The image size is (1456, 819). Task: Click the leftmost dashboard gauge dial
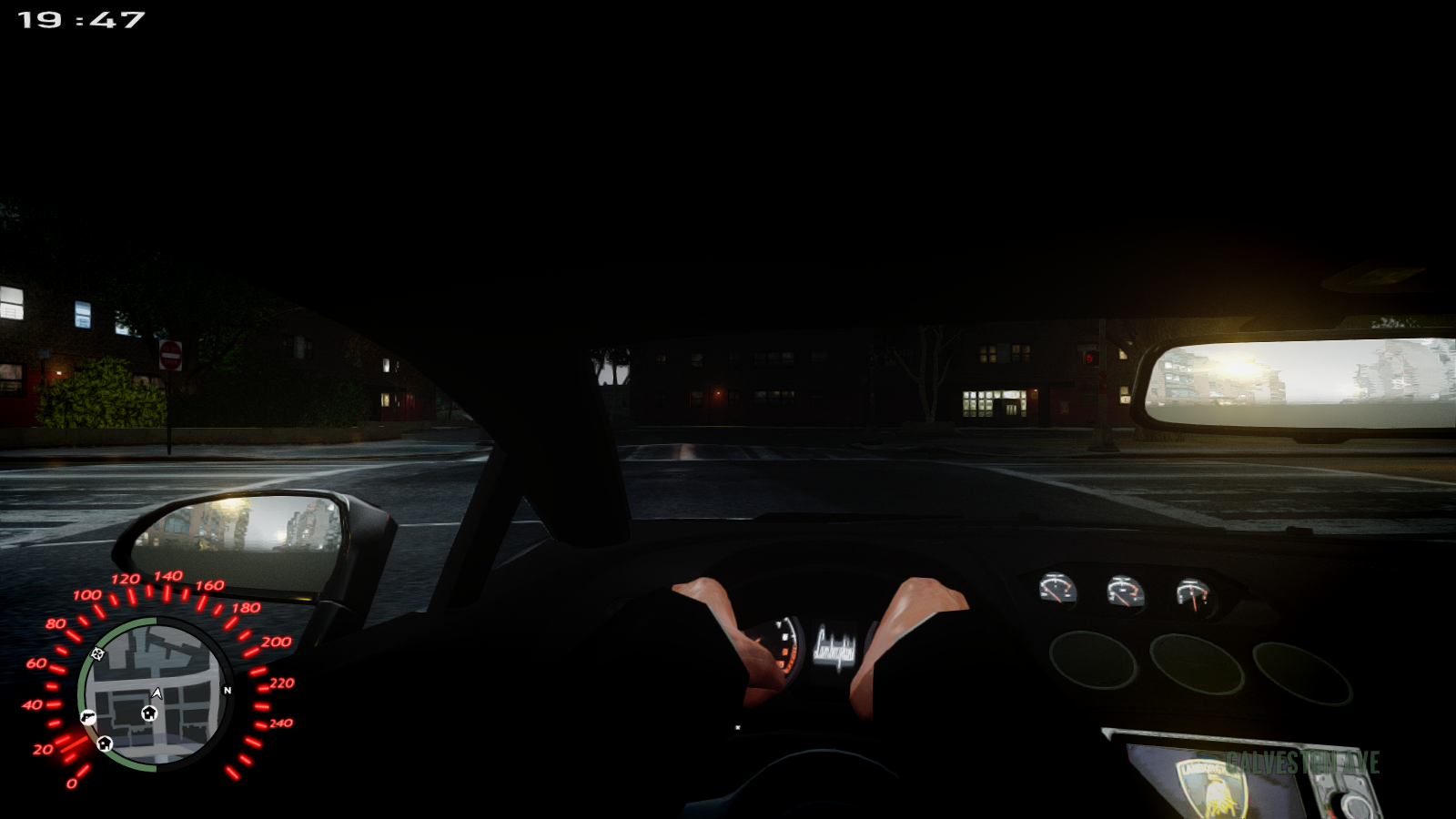point(1056,587)
